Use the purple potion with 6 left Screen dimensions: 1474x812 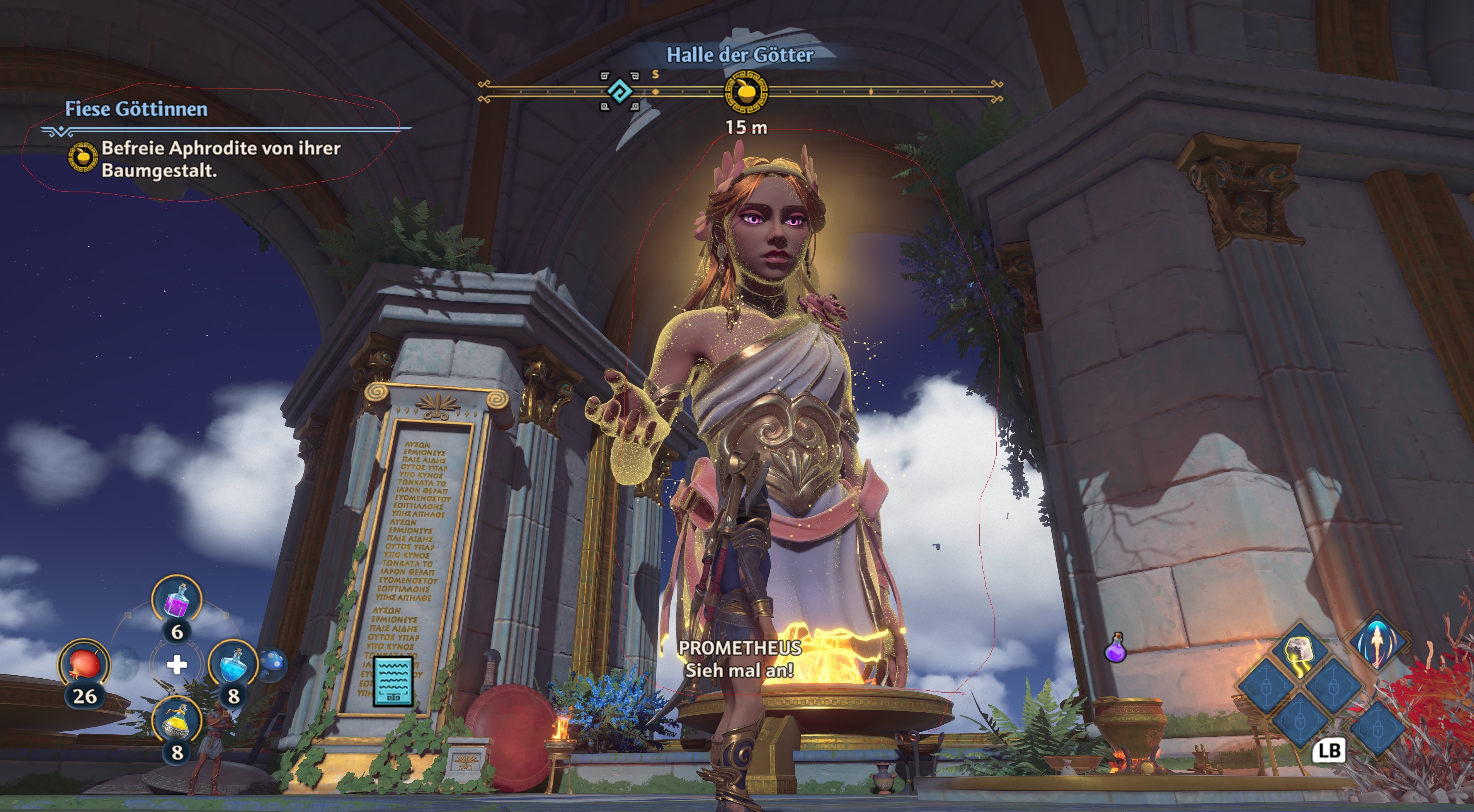coord(177,599)
